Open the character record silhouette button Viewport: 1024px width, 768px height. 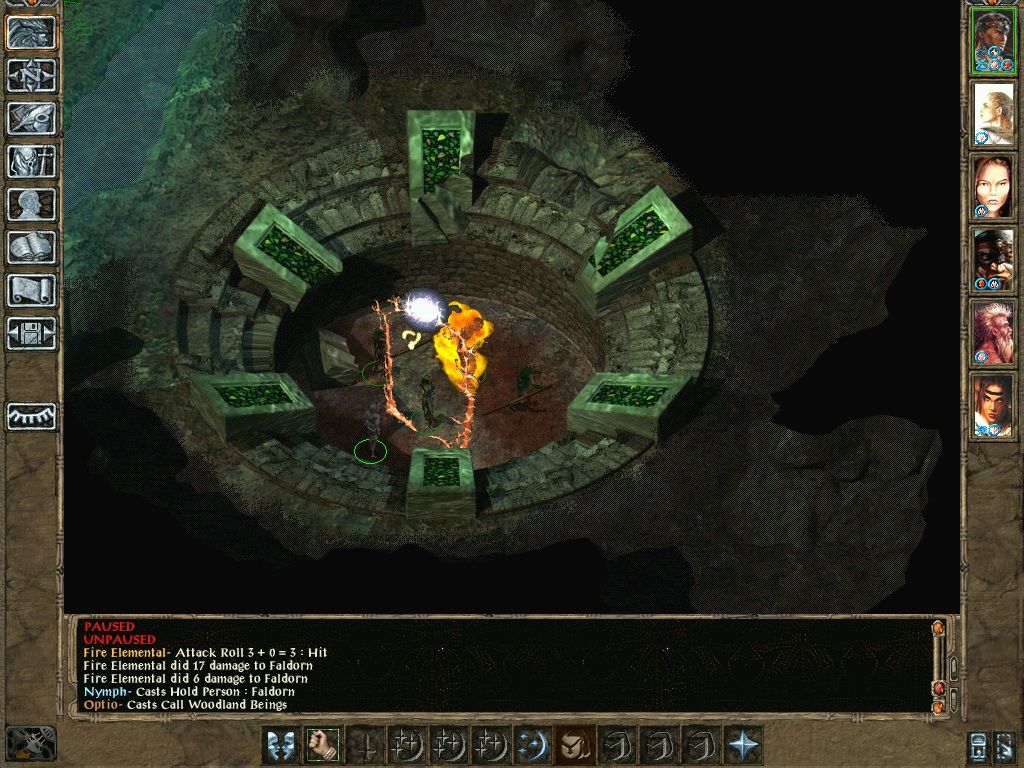point(31,204)
